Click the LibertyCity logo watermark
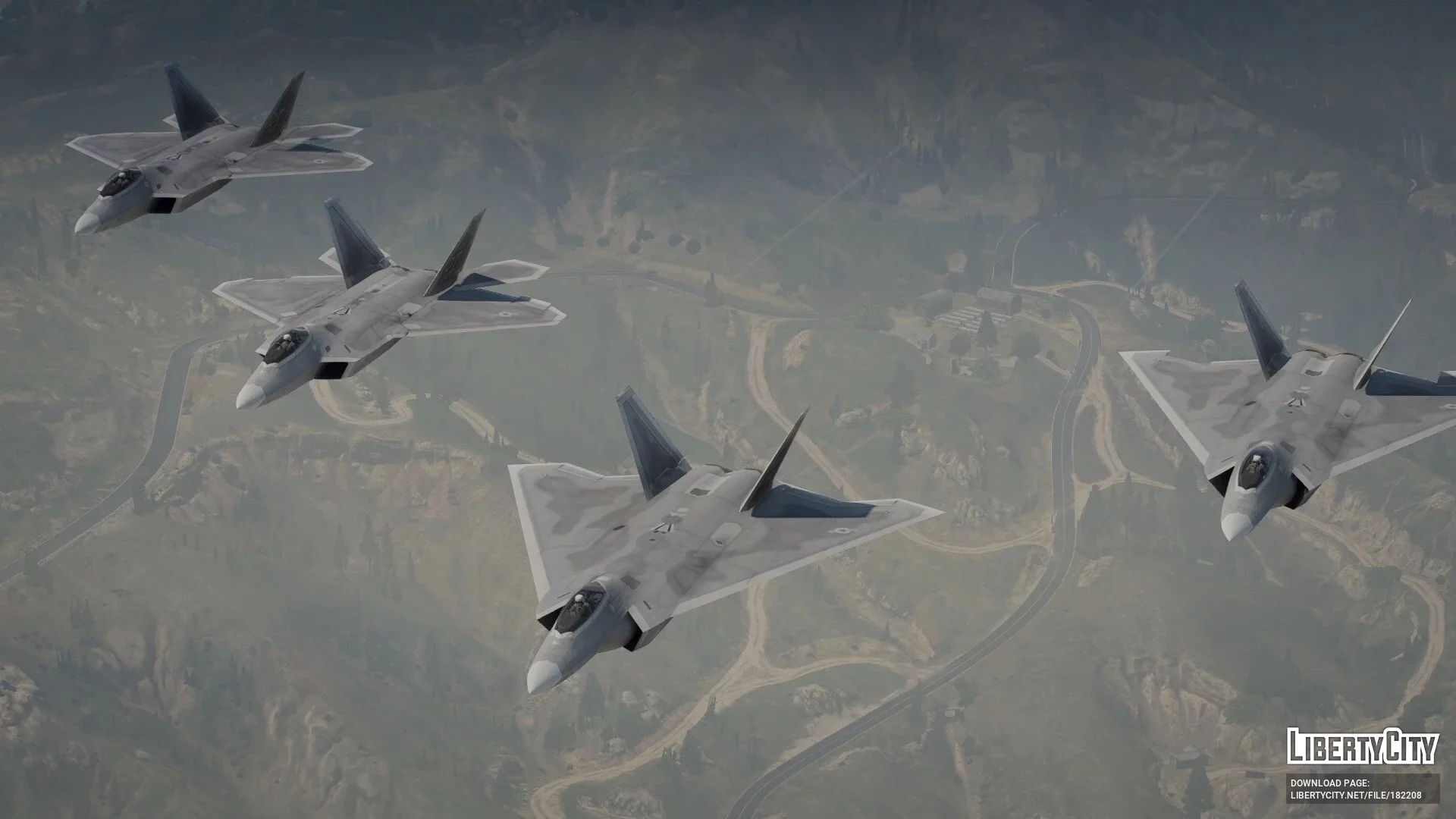Image resolution: width=1456 pixels, height=819 pixels. coord(1362,745)
